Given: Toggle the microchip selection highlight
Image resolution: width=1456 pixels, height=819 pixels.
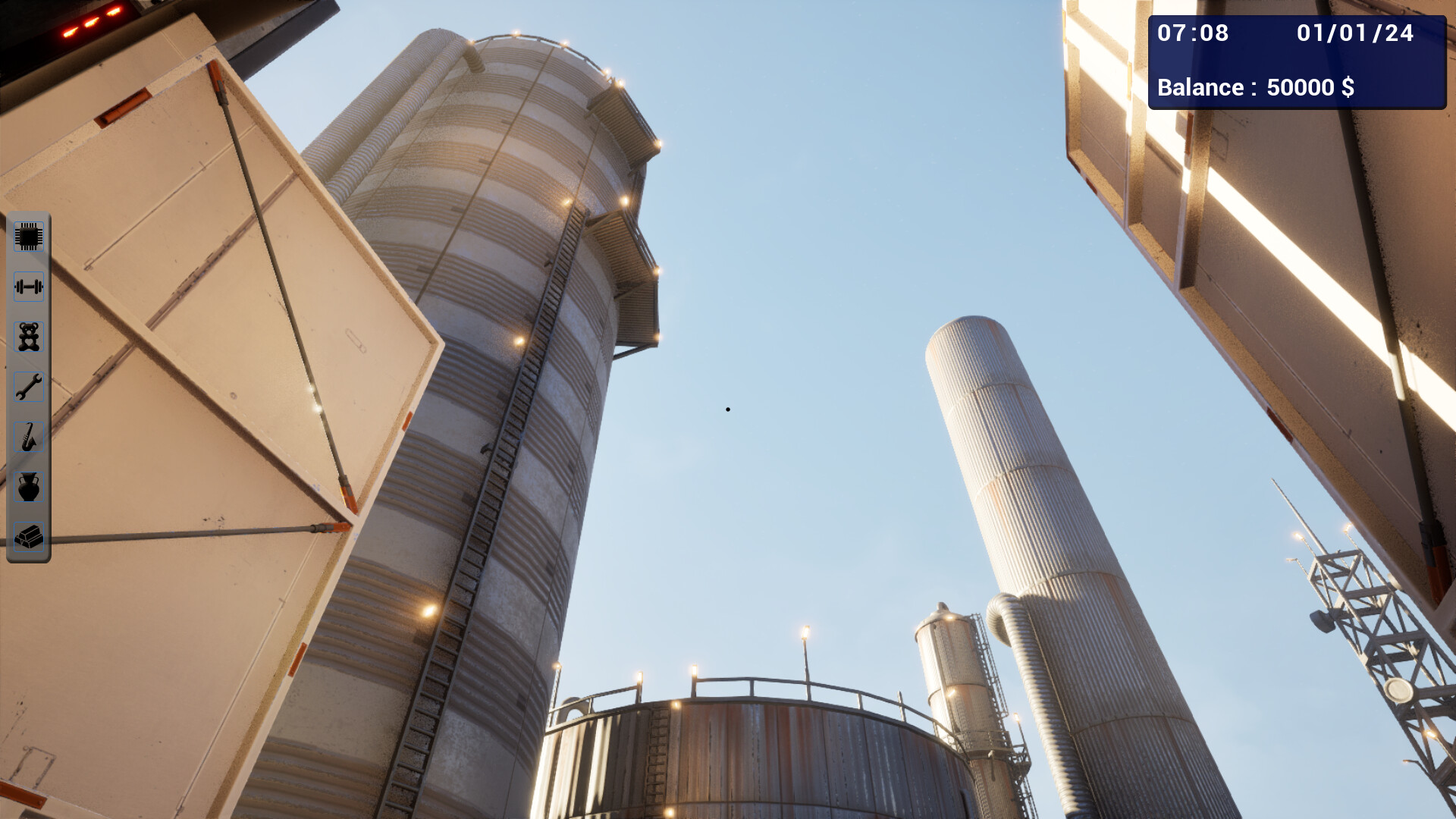Looking at the screenshot, I should click(x=28, y=236).
